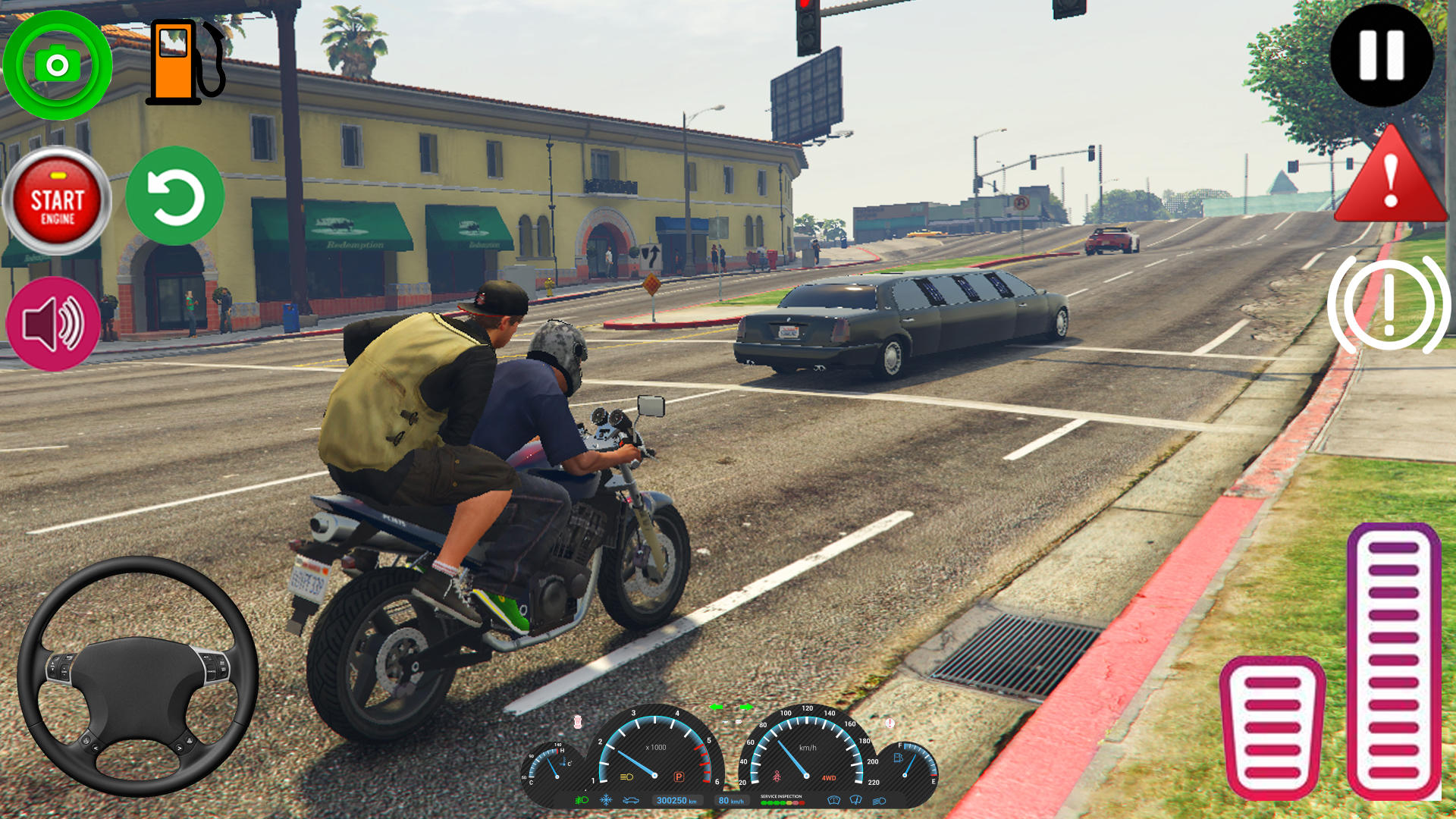Tap the orange P parking brake indicator
The height and width of the screenshot is (819, 1456).
pyautogui.click(x=679, y=777)
